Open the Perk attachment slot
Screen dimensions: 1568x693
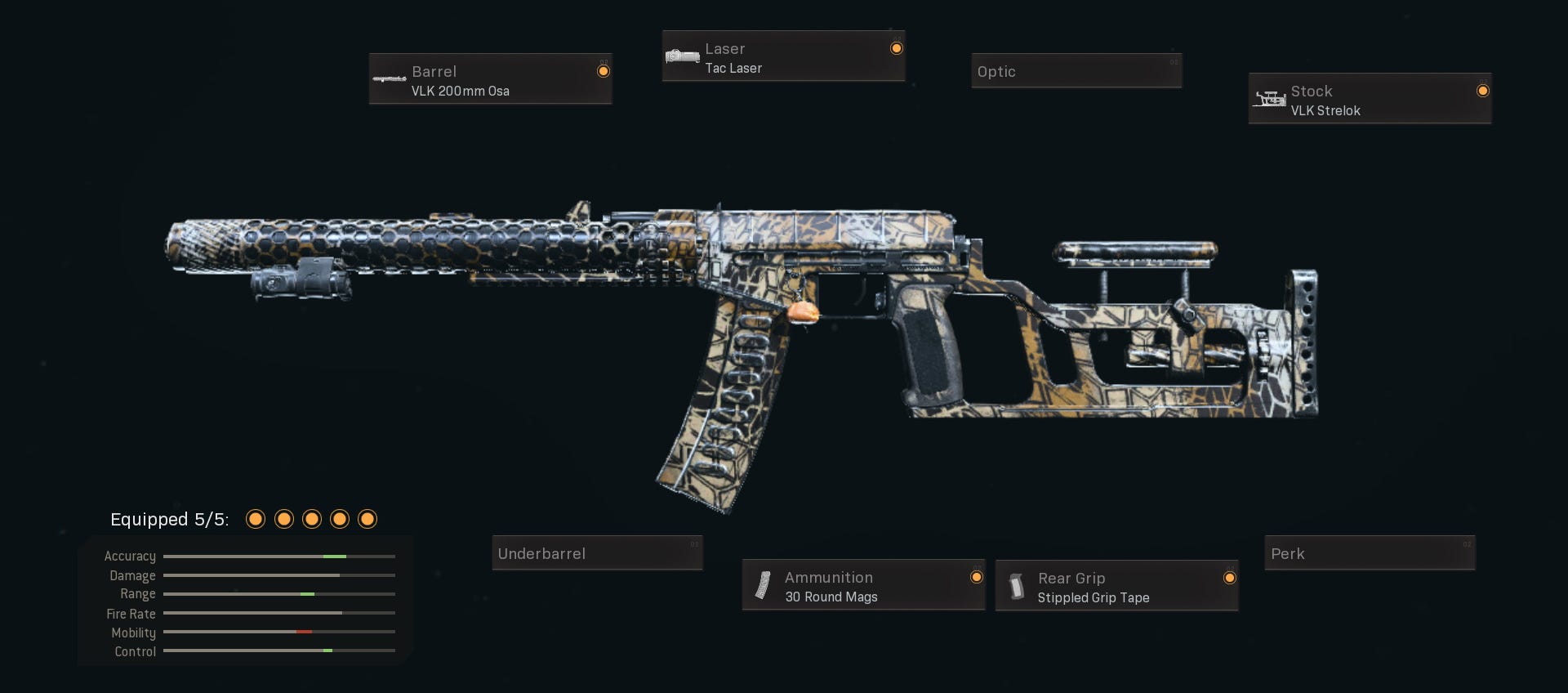pos(1369,553)
